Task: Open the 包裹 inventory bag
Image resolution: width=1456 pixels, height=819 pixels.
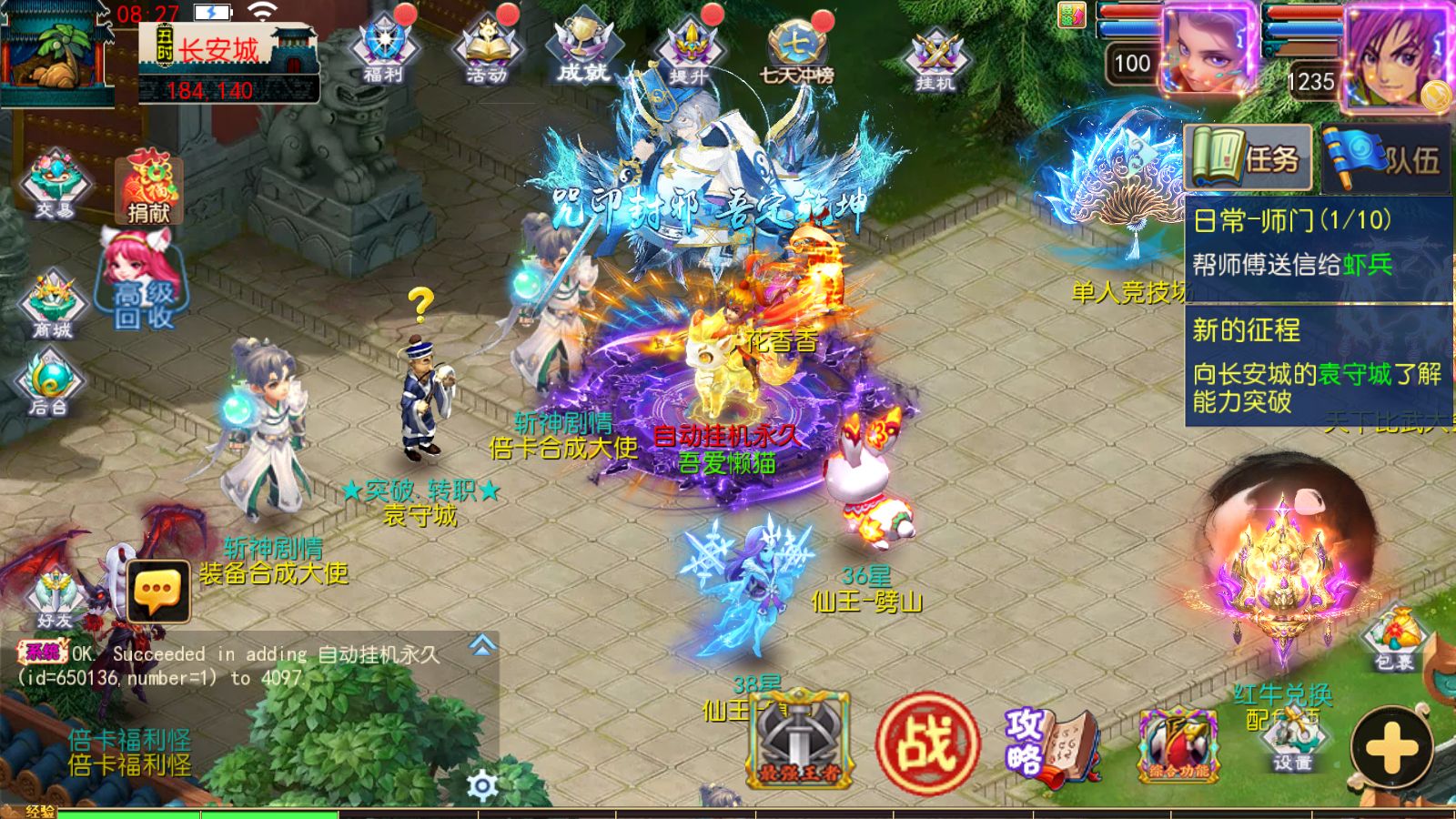Action: 1394,637
